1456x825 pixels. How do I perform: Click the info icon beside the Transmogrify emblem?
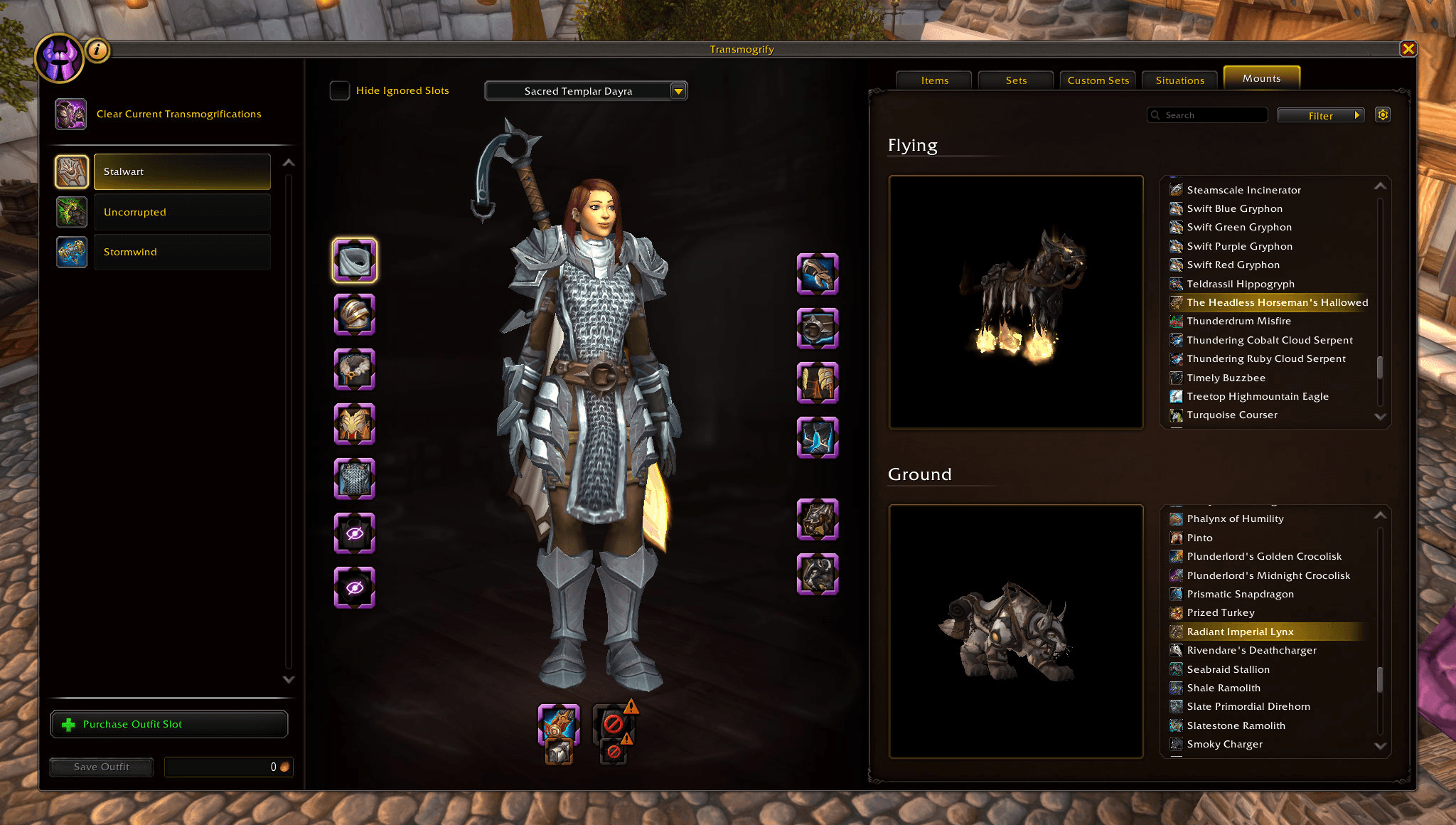pos(96,50)
